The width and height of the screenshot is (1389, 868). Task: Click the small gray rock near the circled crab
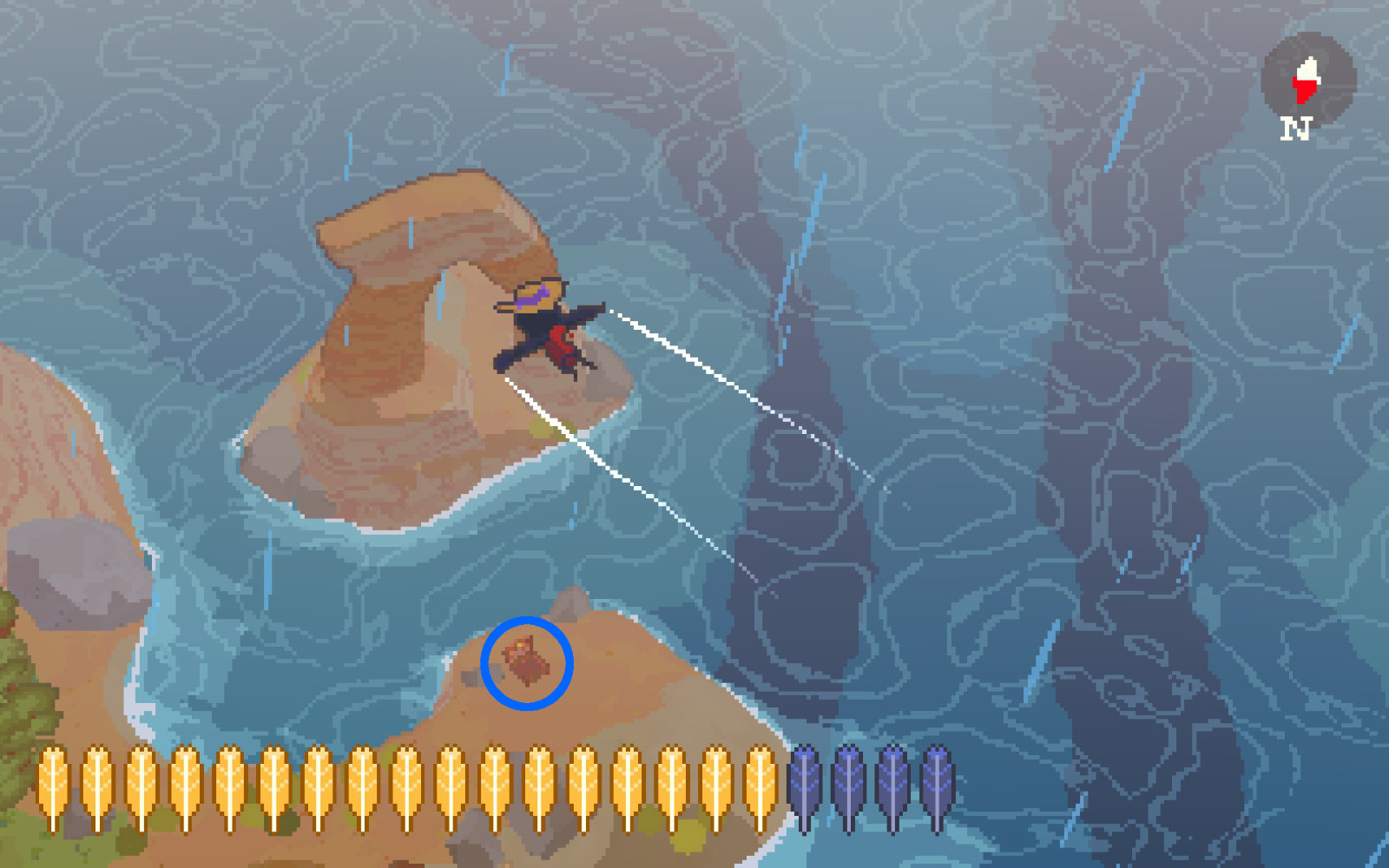(x=476, y=675)
